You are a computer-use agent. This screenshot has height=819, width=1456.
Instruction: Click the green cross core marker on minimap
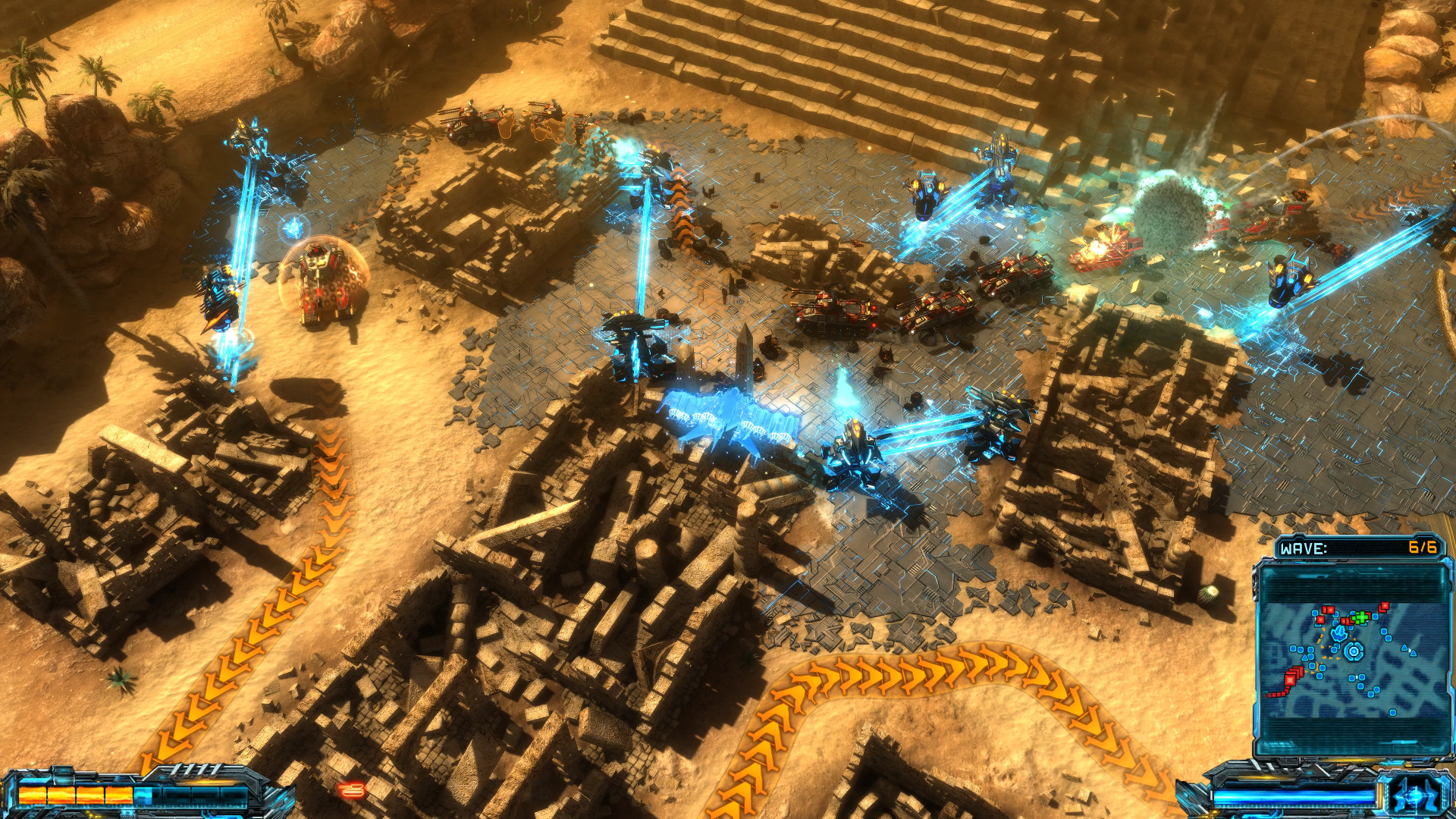click(x=1361, y=618)
